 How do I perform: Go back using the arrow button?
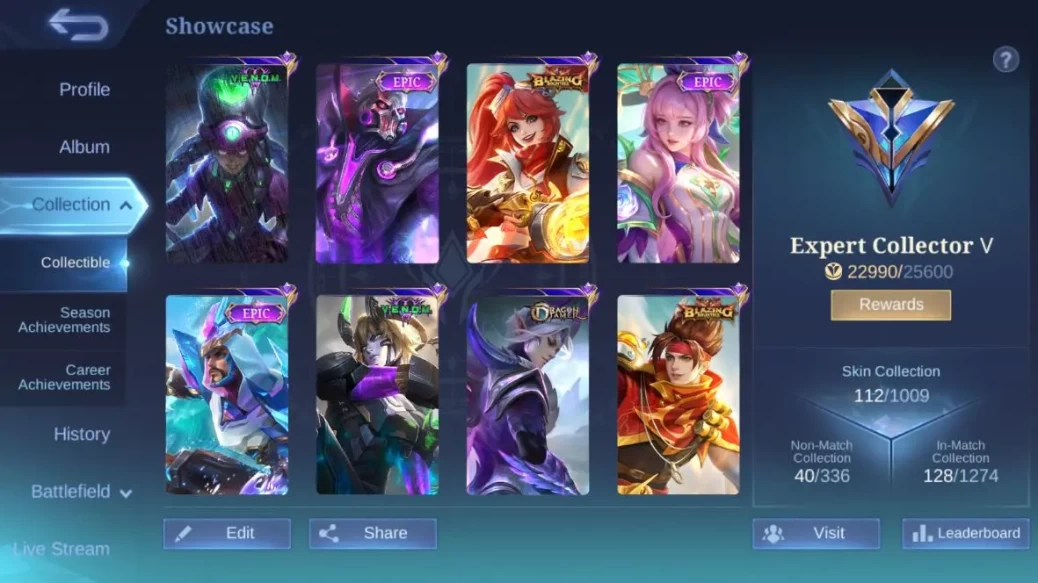77,25
